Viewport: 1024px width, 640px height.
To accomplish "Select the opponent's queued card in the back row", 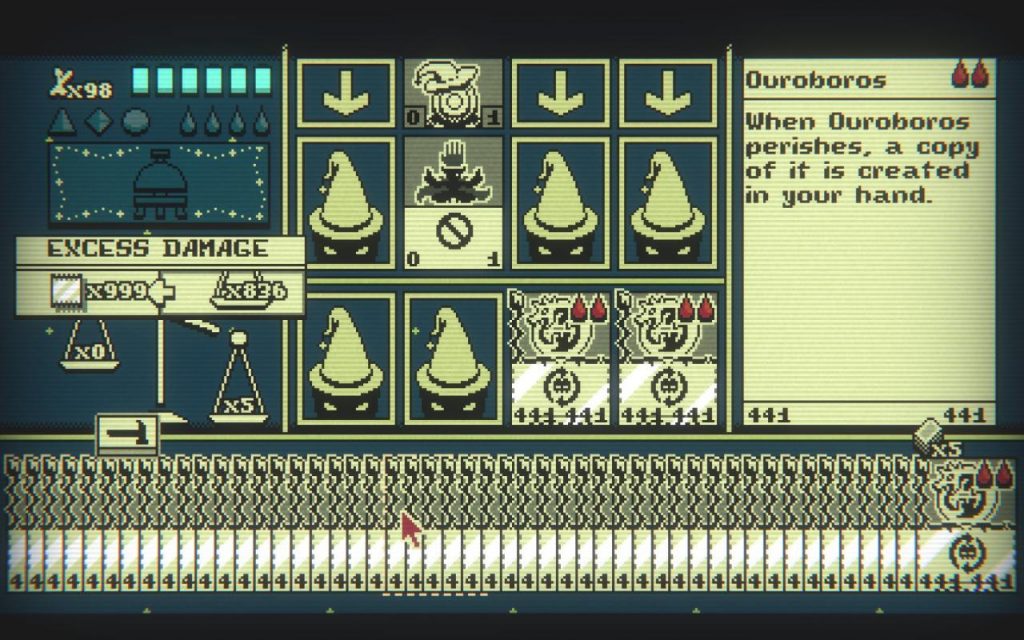I will [452, 93].
